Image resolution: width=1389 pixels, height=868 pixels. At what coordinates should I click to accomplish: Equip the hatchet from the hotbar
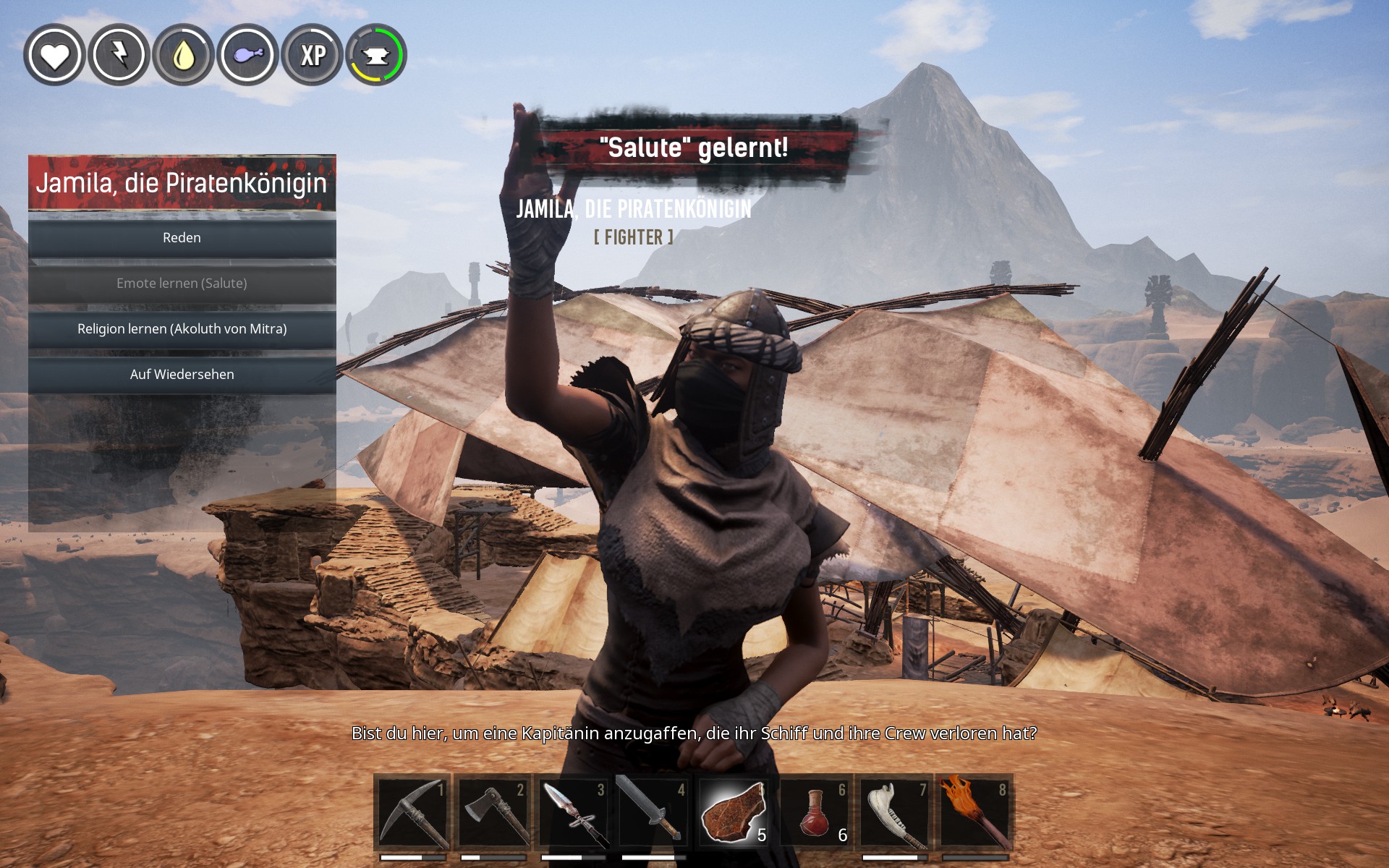493,812
